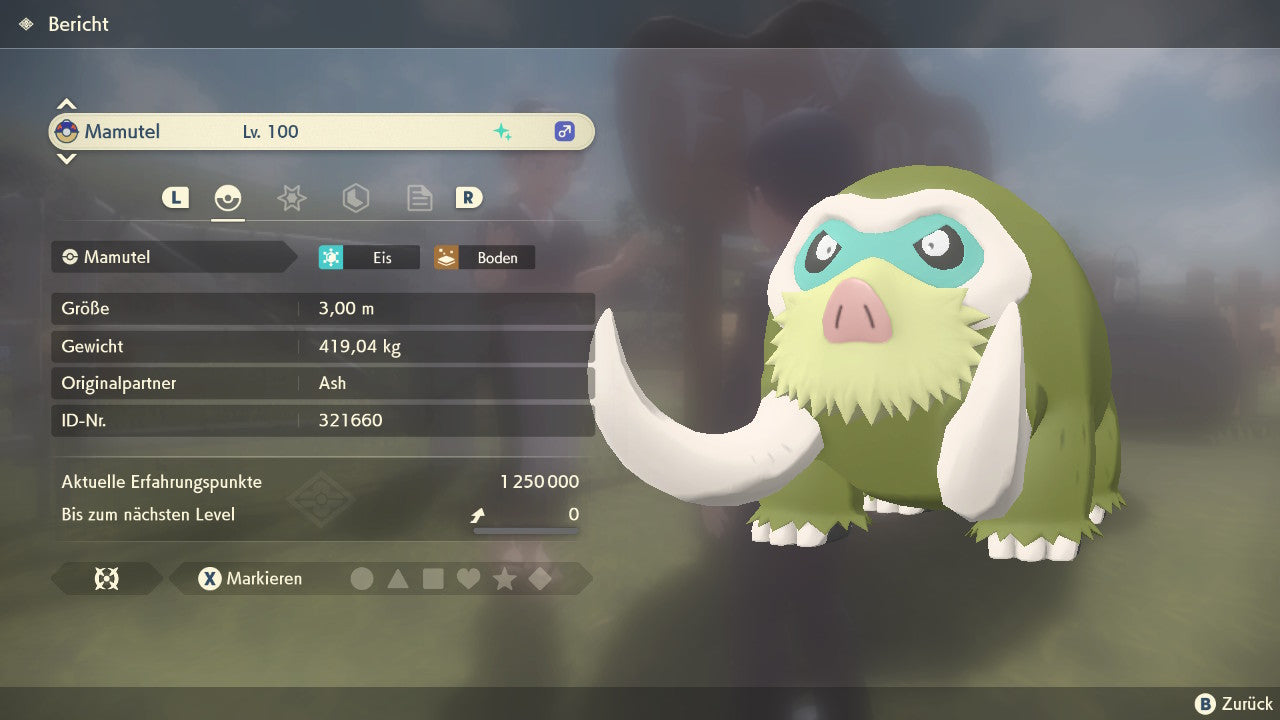Image resolution: width=1280 pixels, height=720 pixels.
Task: Set the diamond marking
Action: 540,578
